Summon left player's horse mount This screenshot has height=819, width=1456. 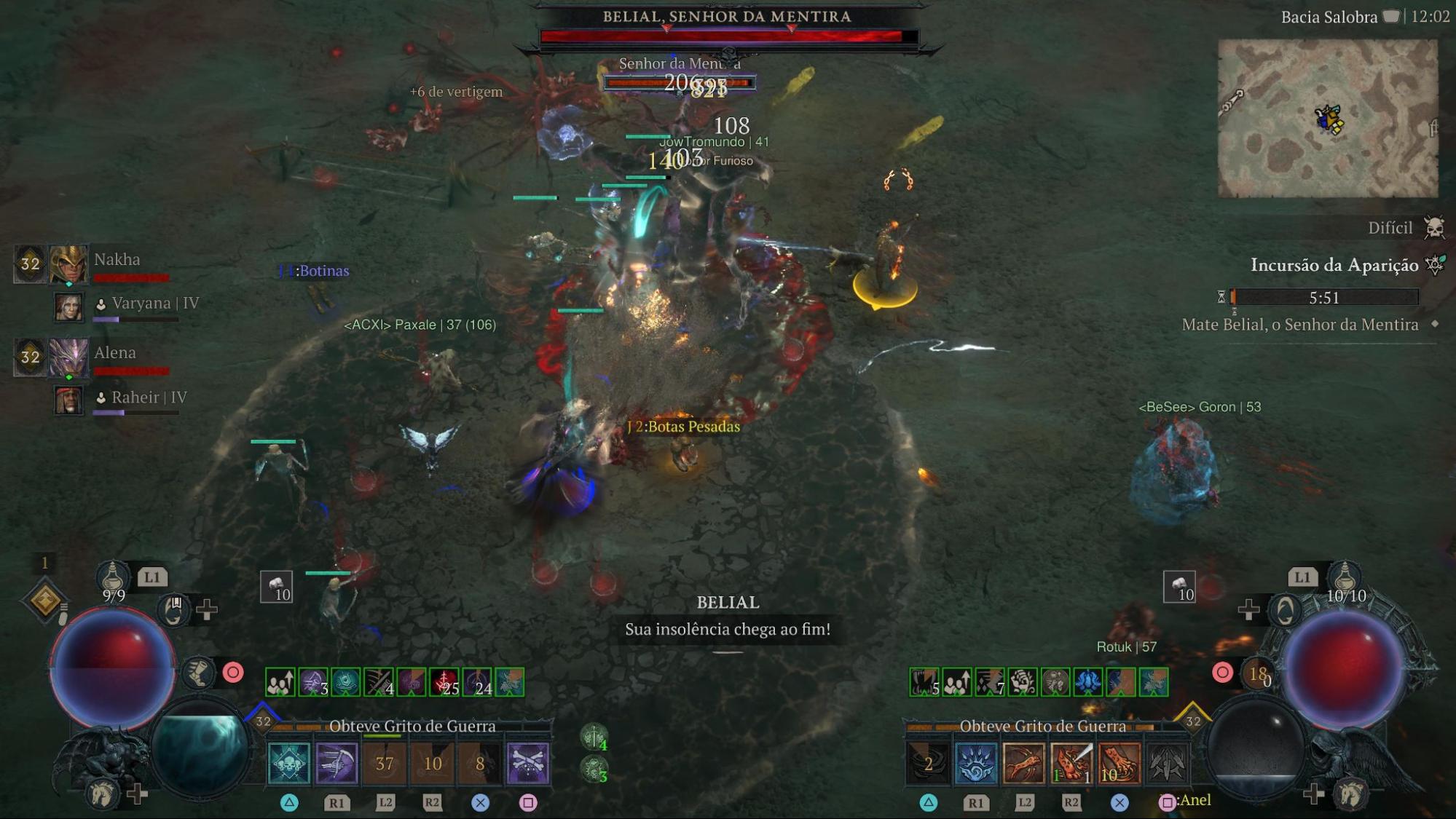pos(102,794)
